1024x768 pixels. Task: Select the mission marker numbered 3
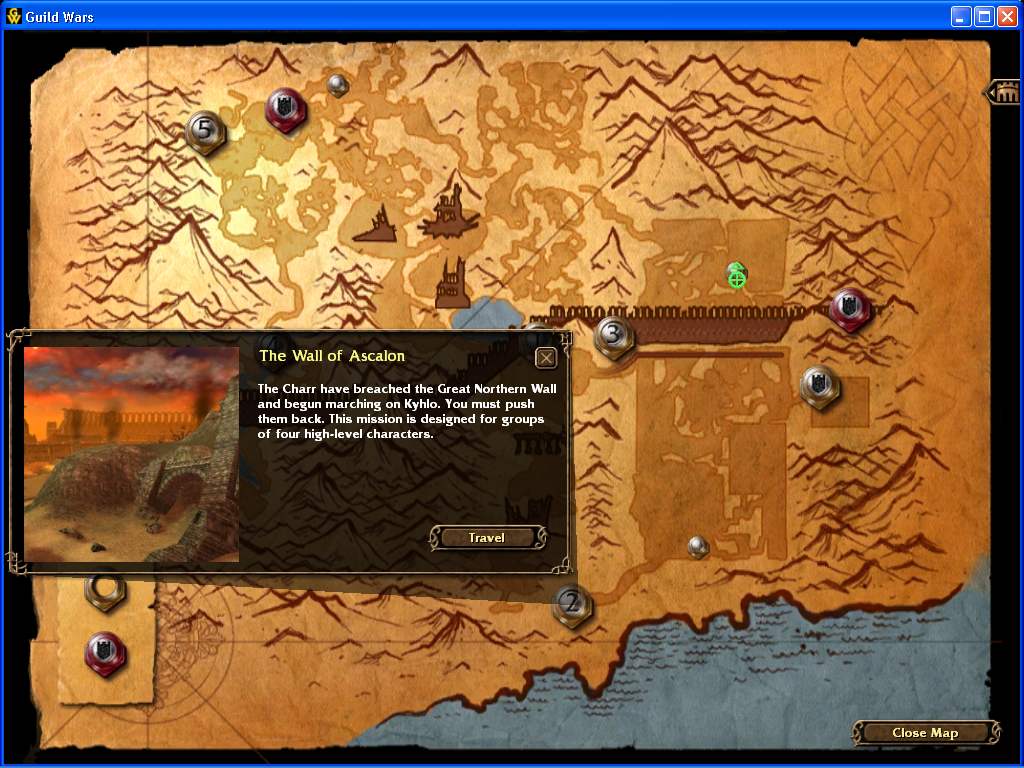tap(613, 336)
